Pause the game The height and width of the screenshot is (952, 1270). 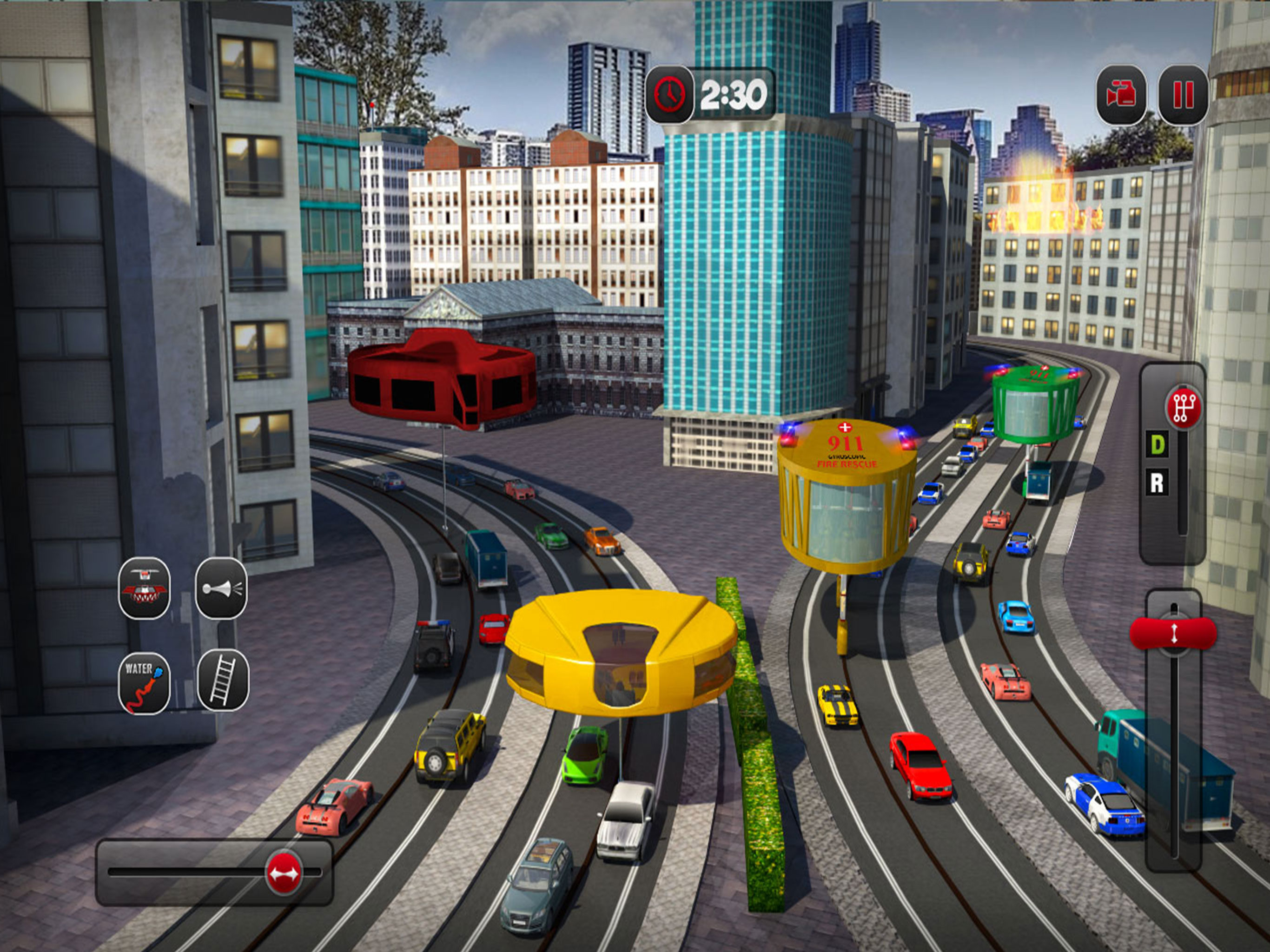click(1183, 95)
